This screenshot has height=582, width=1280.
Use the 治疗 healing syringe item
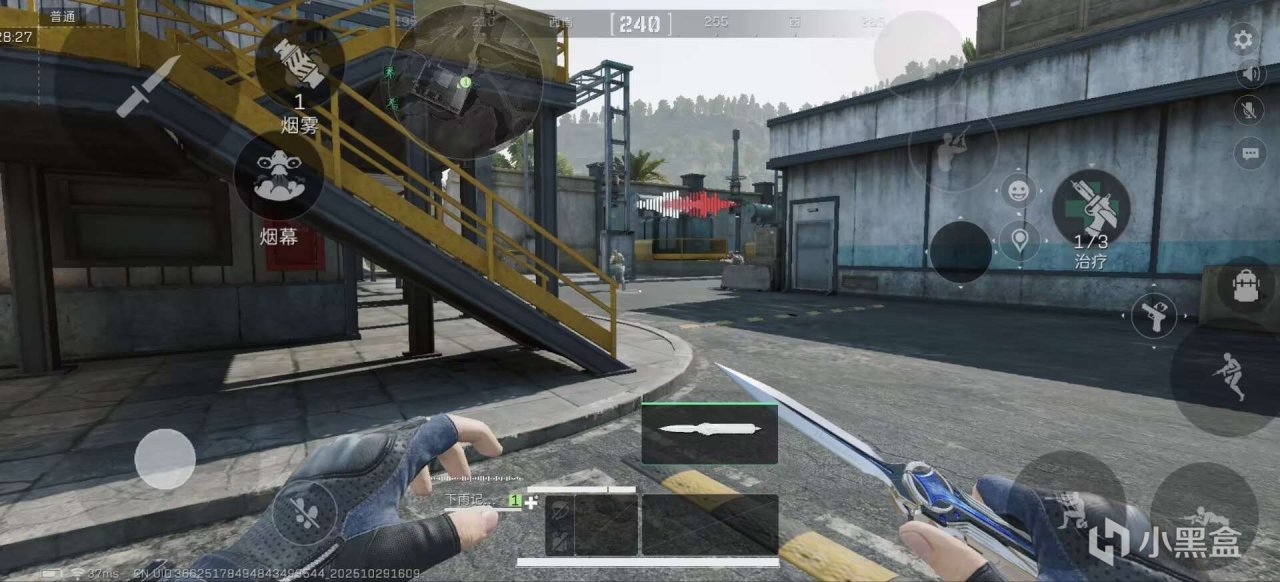point(1090,208)
